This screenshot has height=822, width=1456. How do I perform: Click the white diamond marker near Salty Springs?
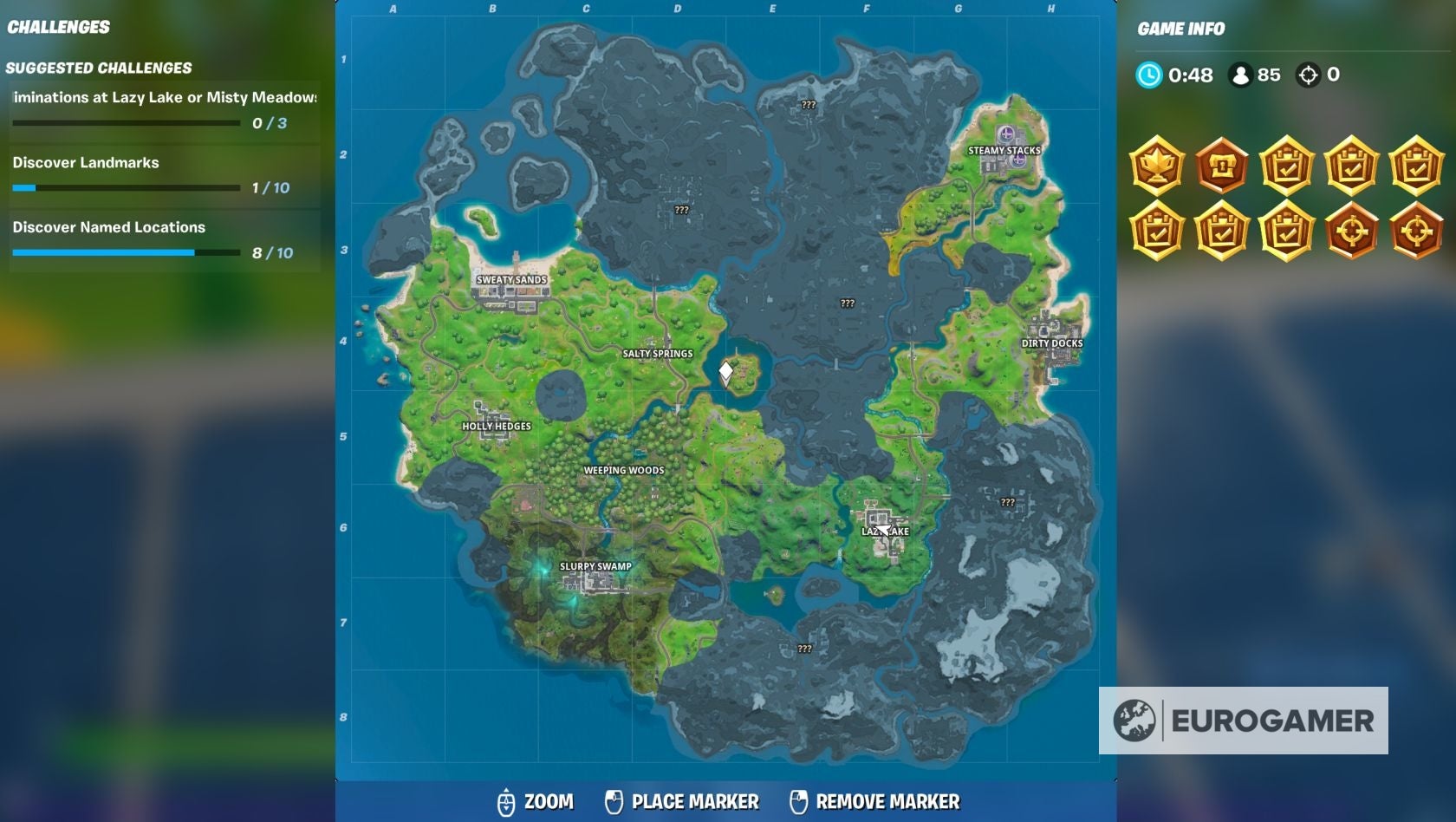(x=725, y=369)
